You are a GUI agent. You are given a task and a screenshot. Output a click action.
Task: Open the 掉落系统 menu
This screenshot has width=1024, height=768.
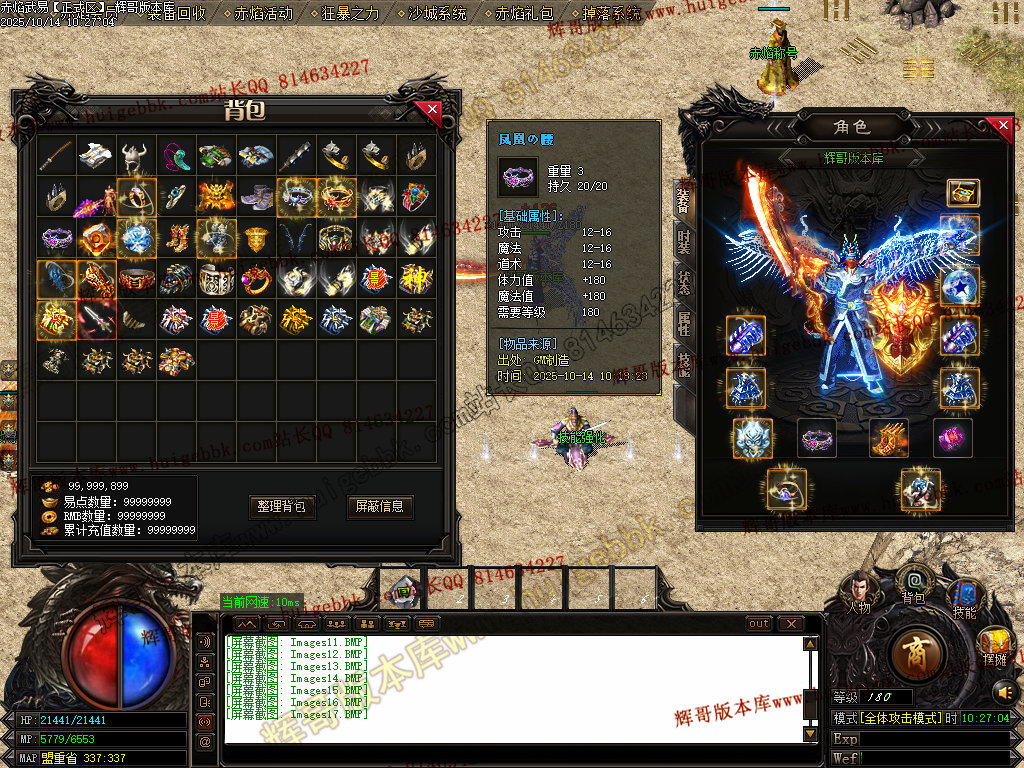611,13
